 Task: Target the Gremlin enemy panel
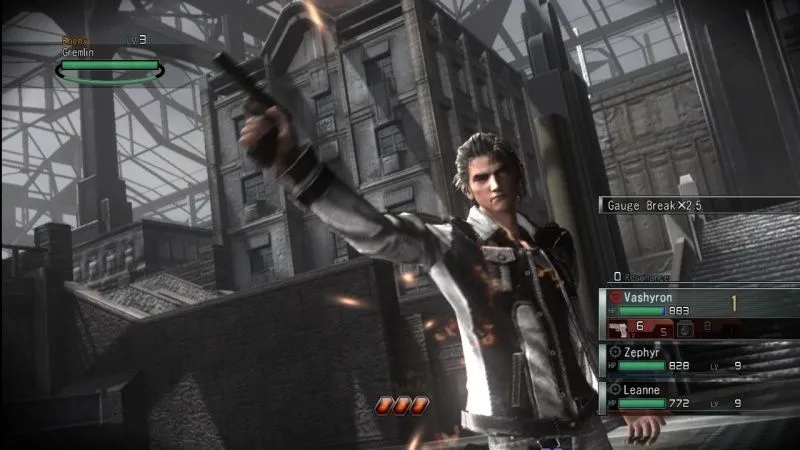tap(110, 60)
